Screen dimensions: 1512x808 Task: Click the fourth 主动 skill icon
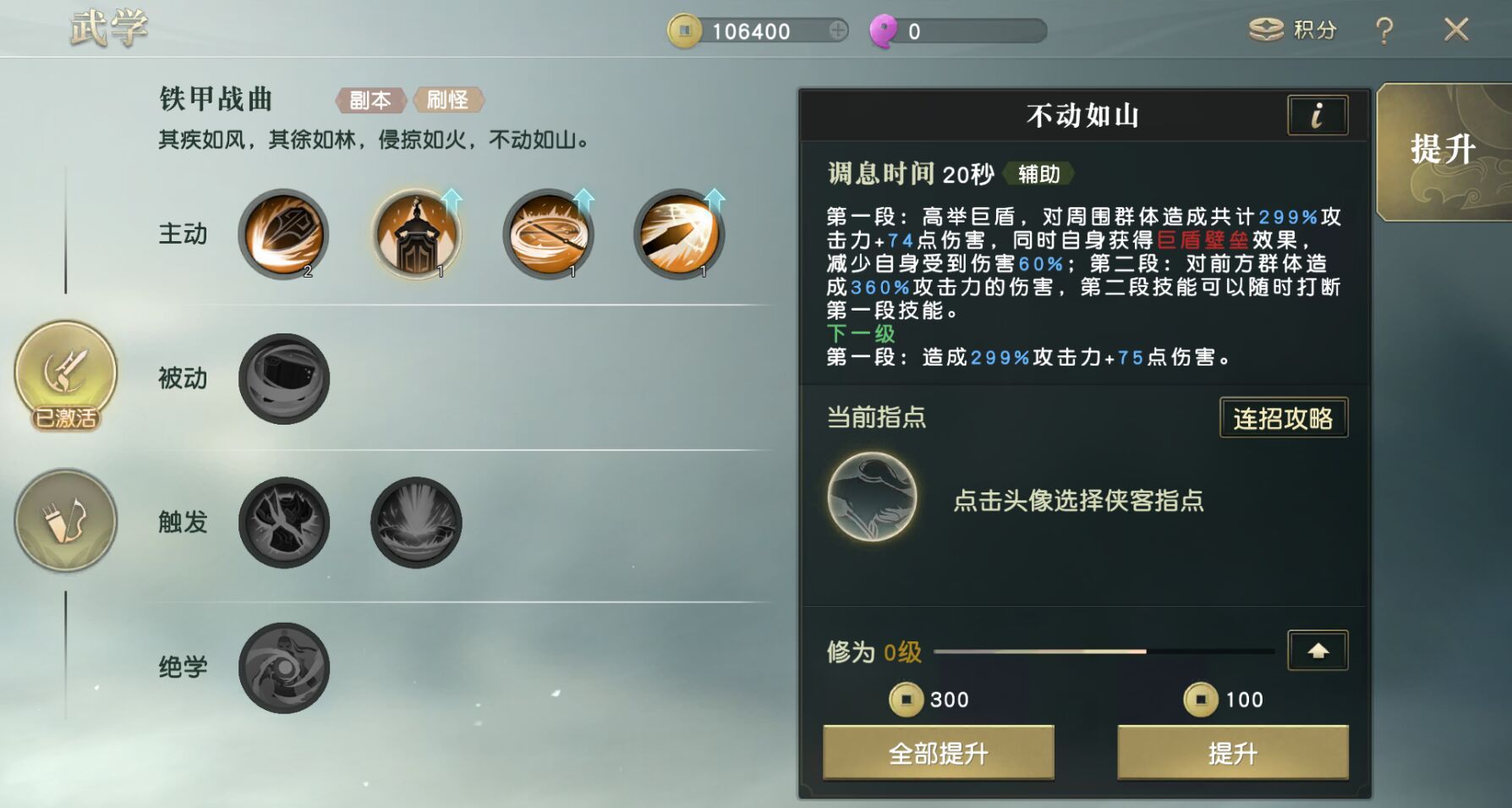click(677, 234)
